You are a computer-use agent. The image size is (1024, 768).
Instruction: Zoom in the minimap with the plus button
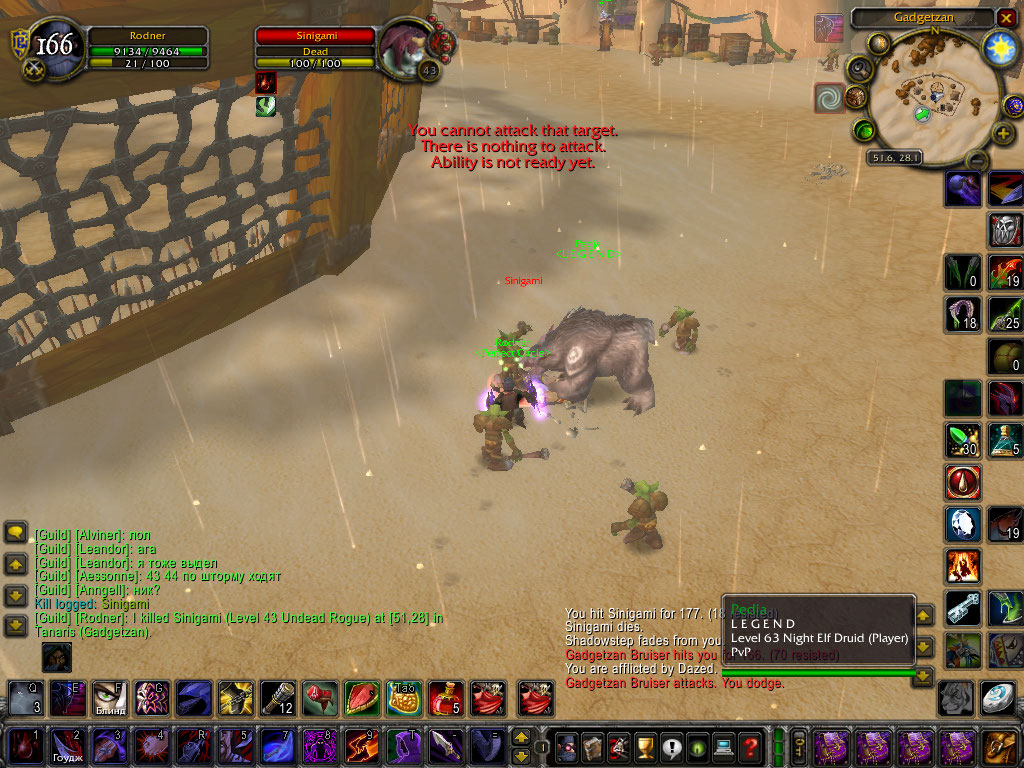tap(1003, 133)
